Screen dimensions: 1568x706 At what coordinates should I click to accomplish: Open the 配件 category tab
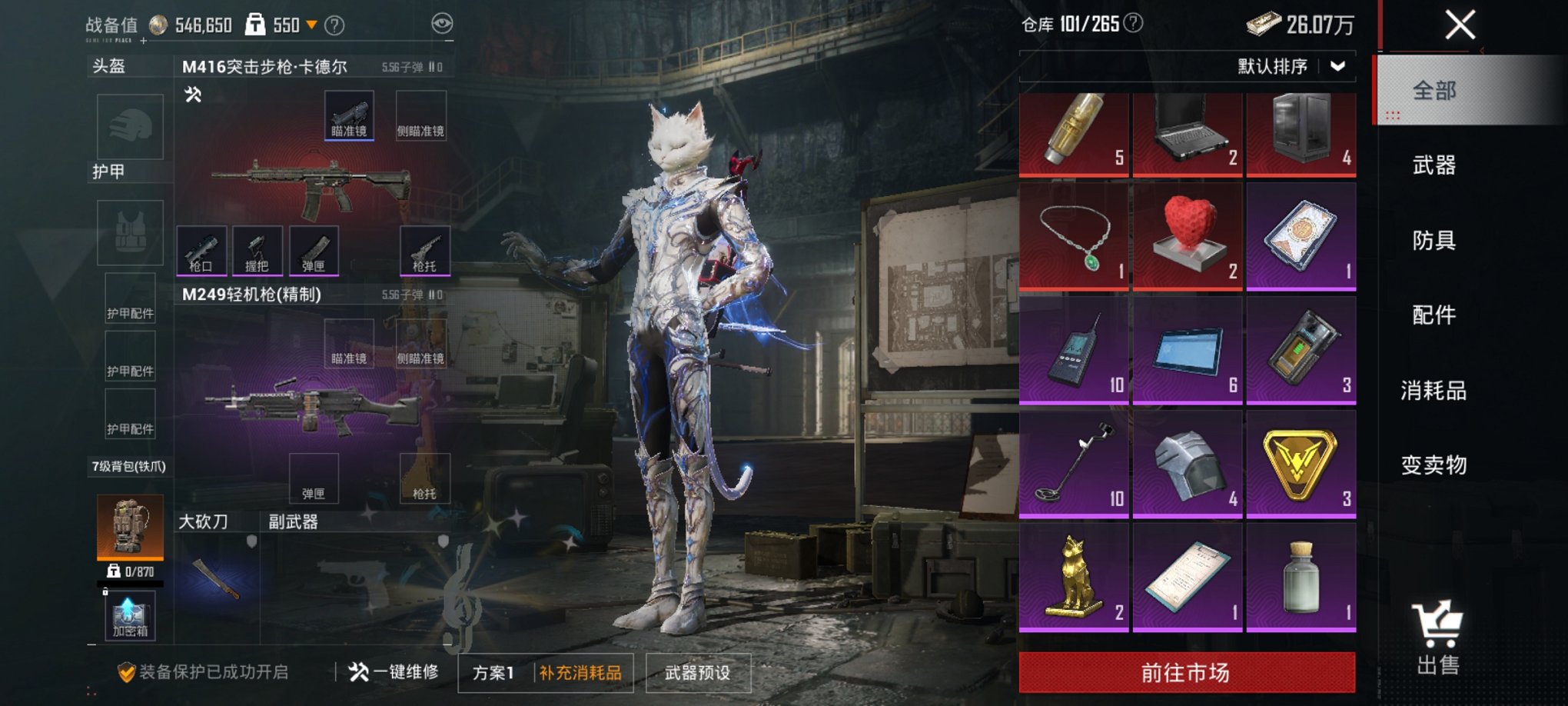click(1434, 315)
